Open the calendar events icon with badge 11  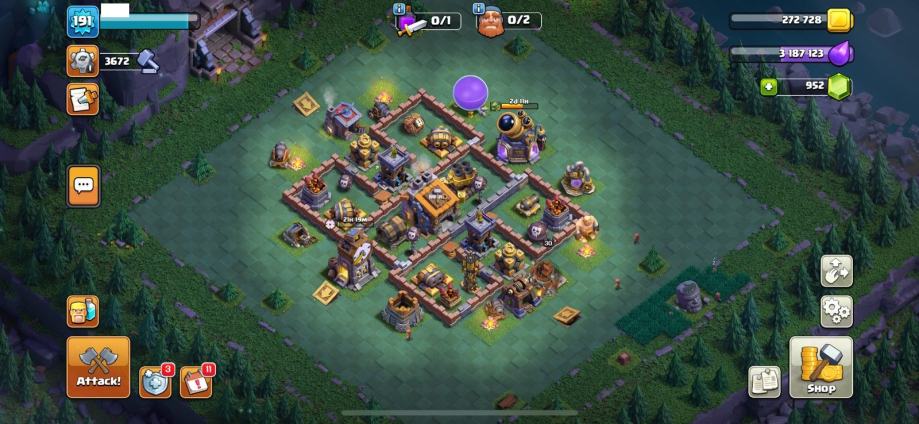pyautogui.click(x=196, y=381)
